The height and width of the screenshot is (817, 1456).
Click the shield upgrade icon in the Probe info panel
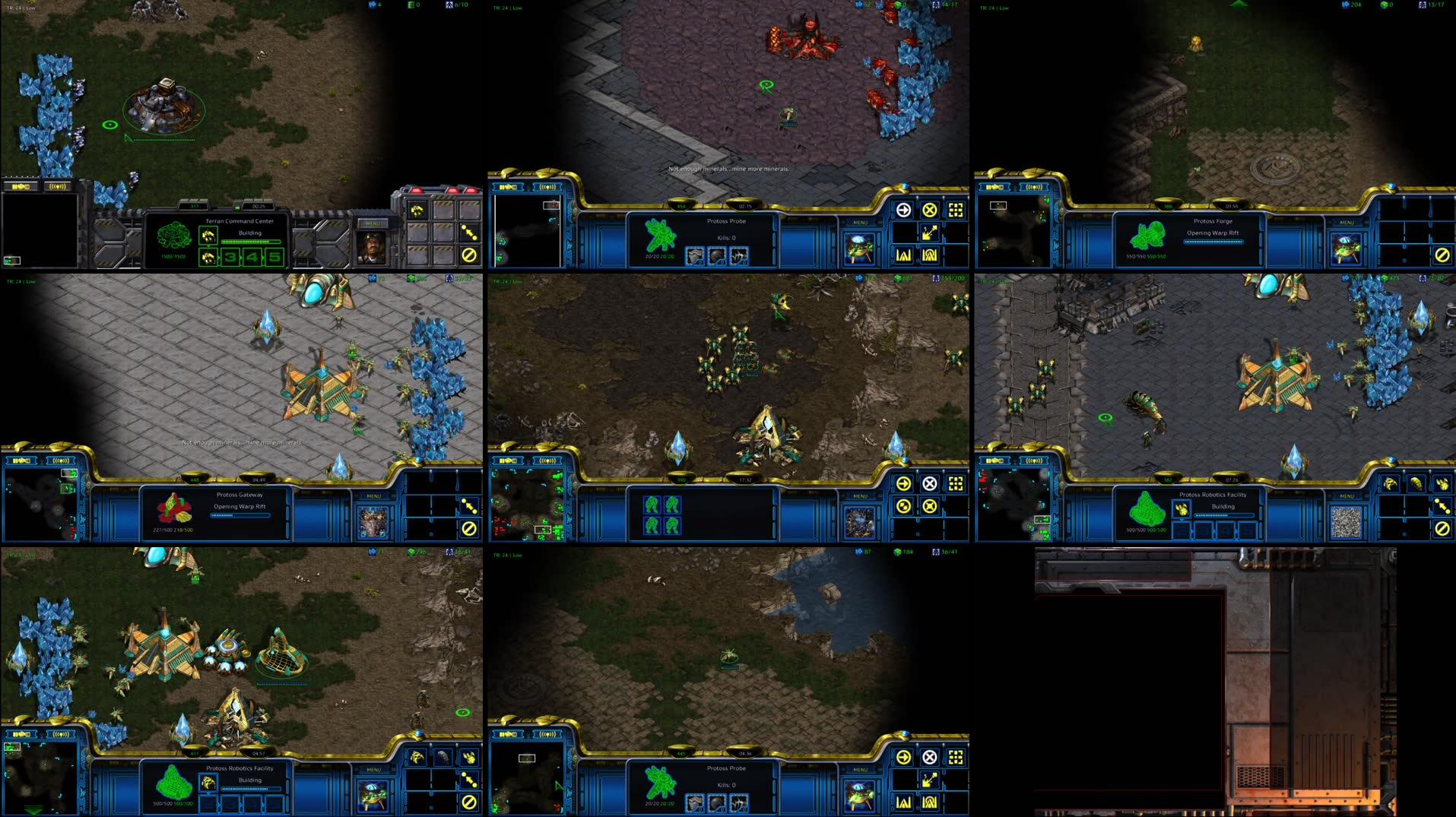tap(717, 257)
